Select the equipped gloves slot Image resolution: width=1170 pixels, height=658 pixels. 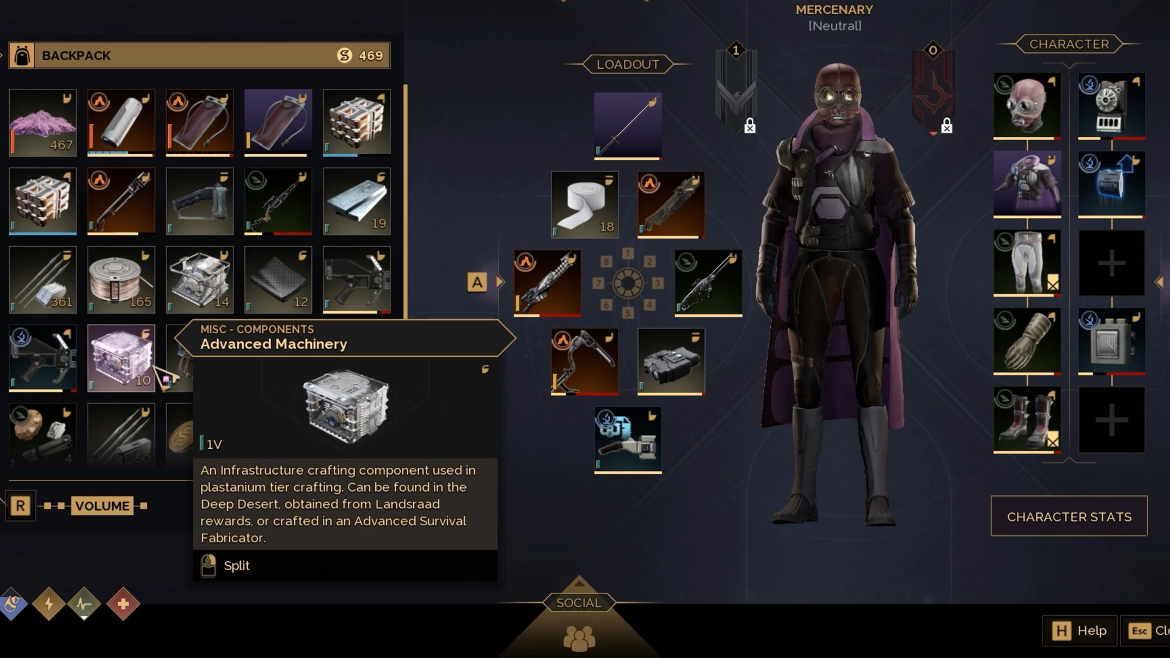pos(1026,341)
